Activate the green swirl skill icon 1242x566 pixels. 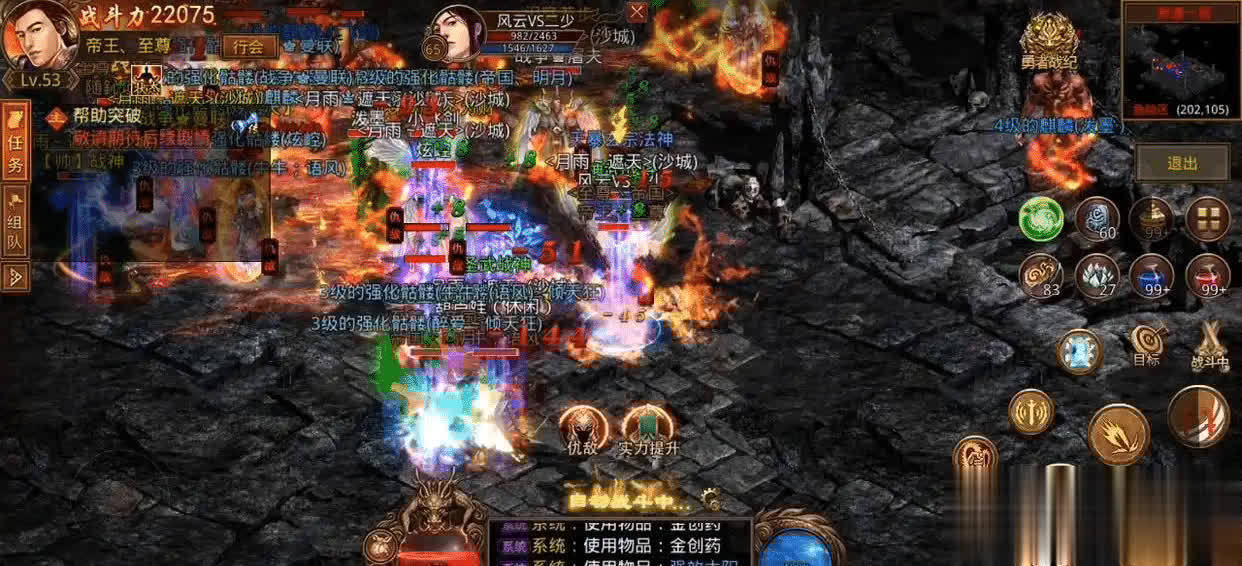coord(1041,219)
